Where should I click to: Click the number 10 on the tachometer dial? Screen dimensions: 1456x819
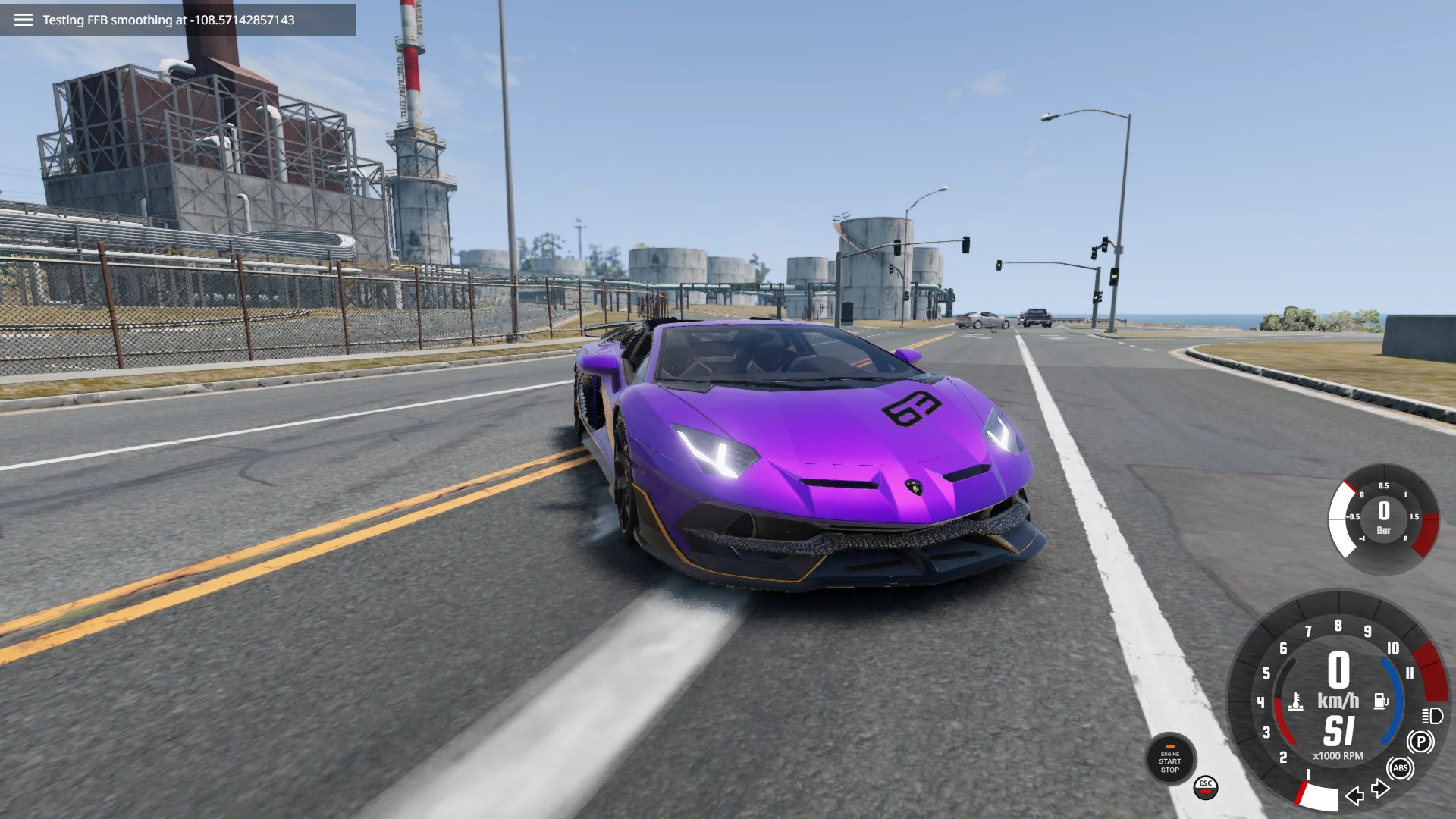(x=1393, y=648)
